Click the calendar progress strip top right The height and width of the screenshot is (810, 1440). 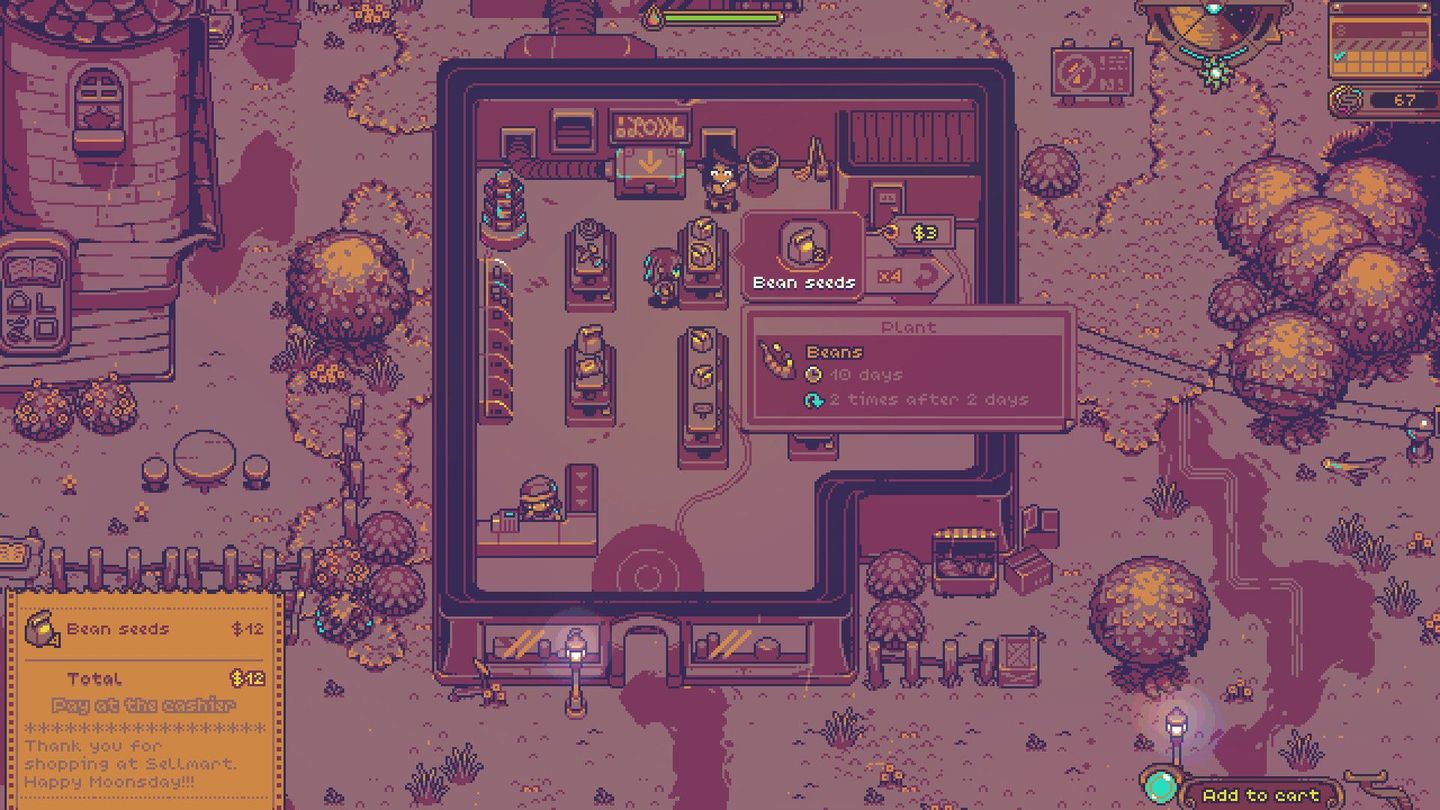tap(1380, 45)
